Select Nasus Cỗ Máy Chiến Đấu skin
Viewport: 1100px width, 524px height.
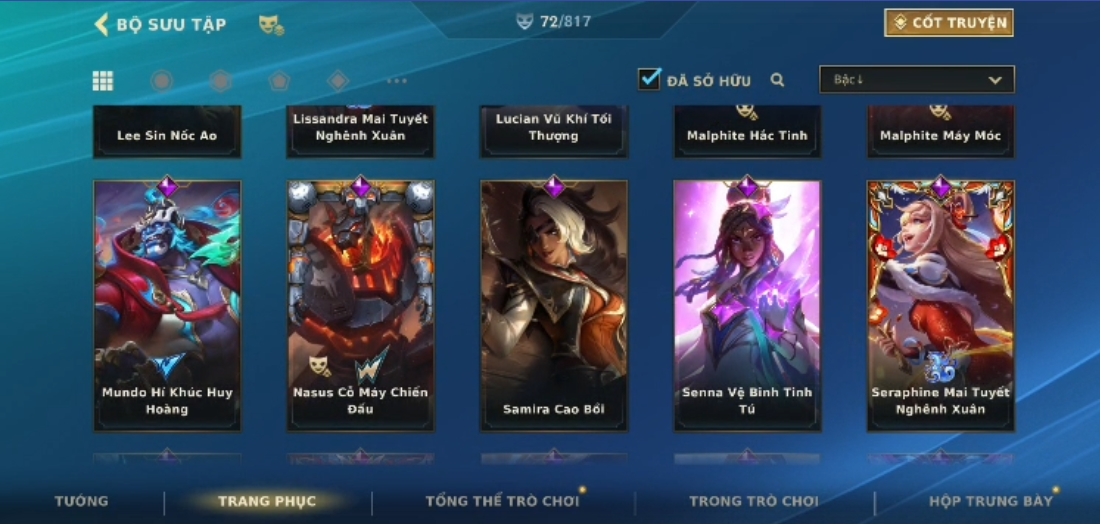[x=361, y=305]
